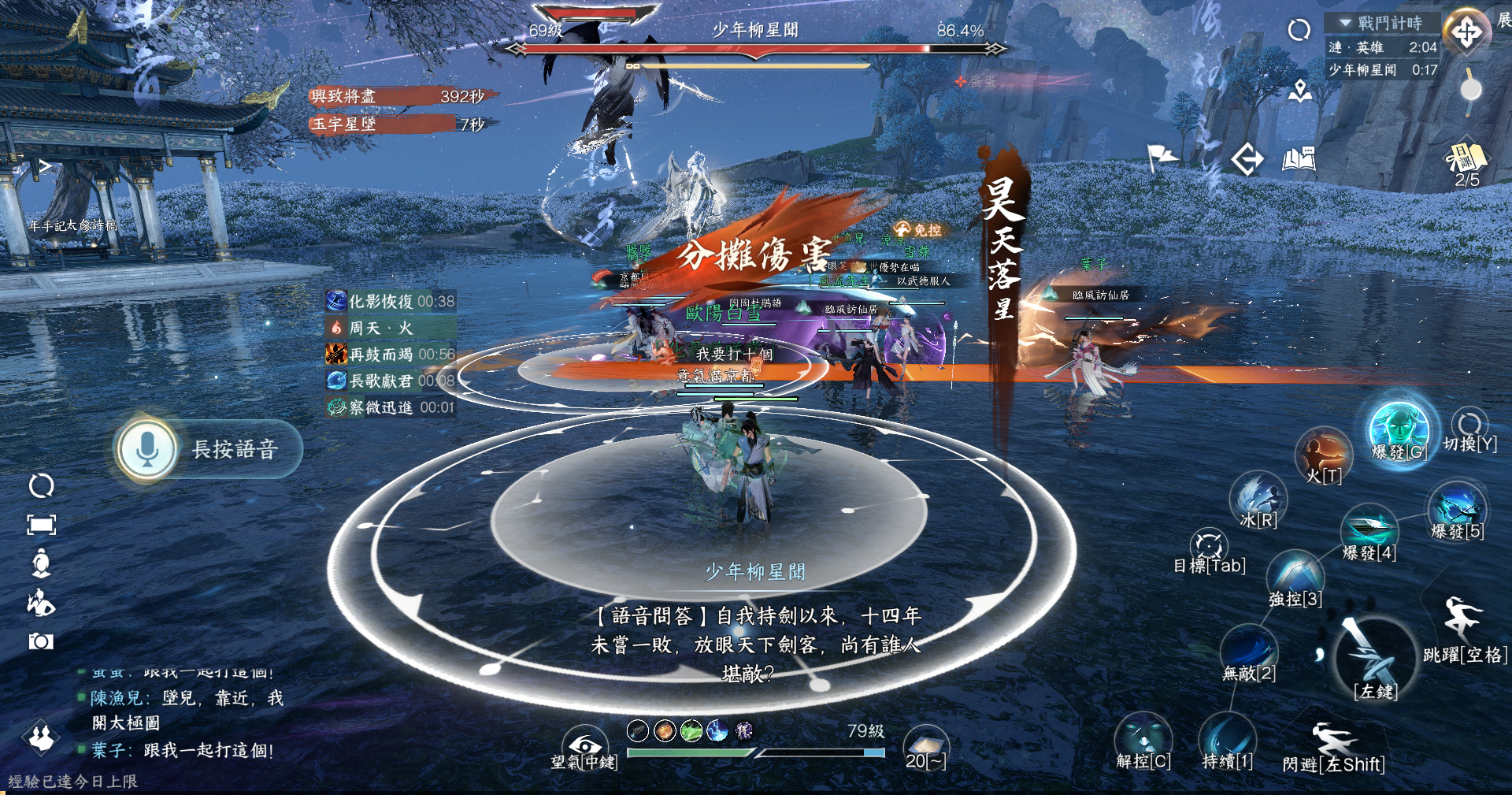Cast the 冰[R] ice skill
The width and height of the screenshot is (1512, 795).
1258,496
